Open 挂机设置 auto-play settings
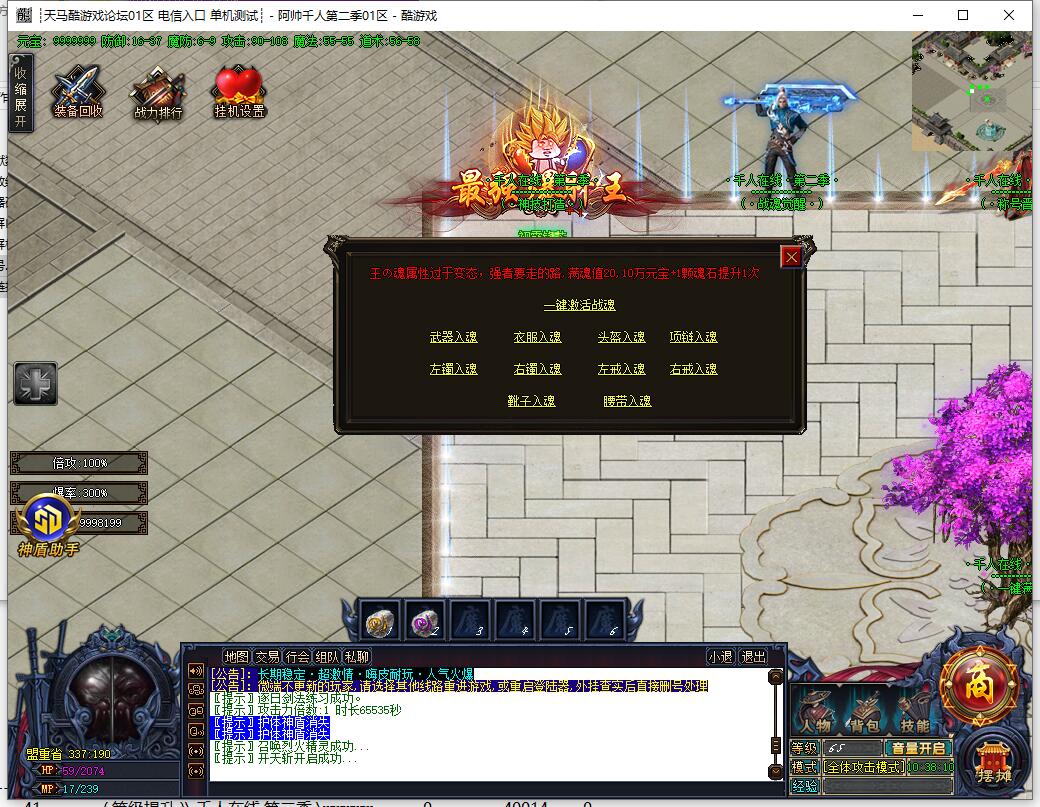The image size is (1040, 807). coord(239,93)
